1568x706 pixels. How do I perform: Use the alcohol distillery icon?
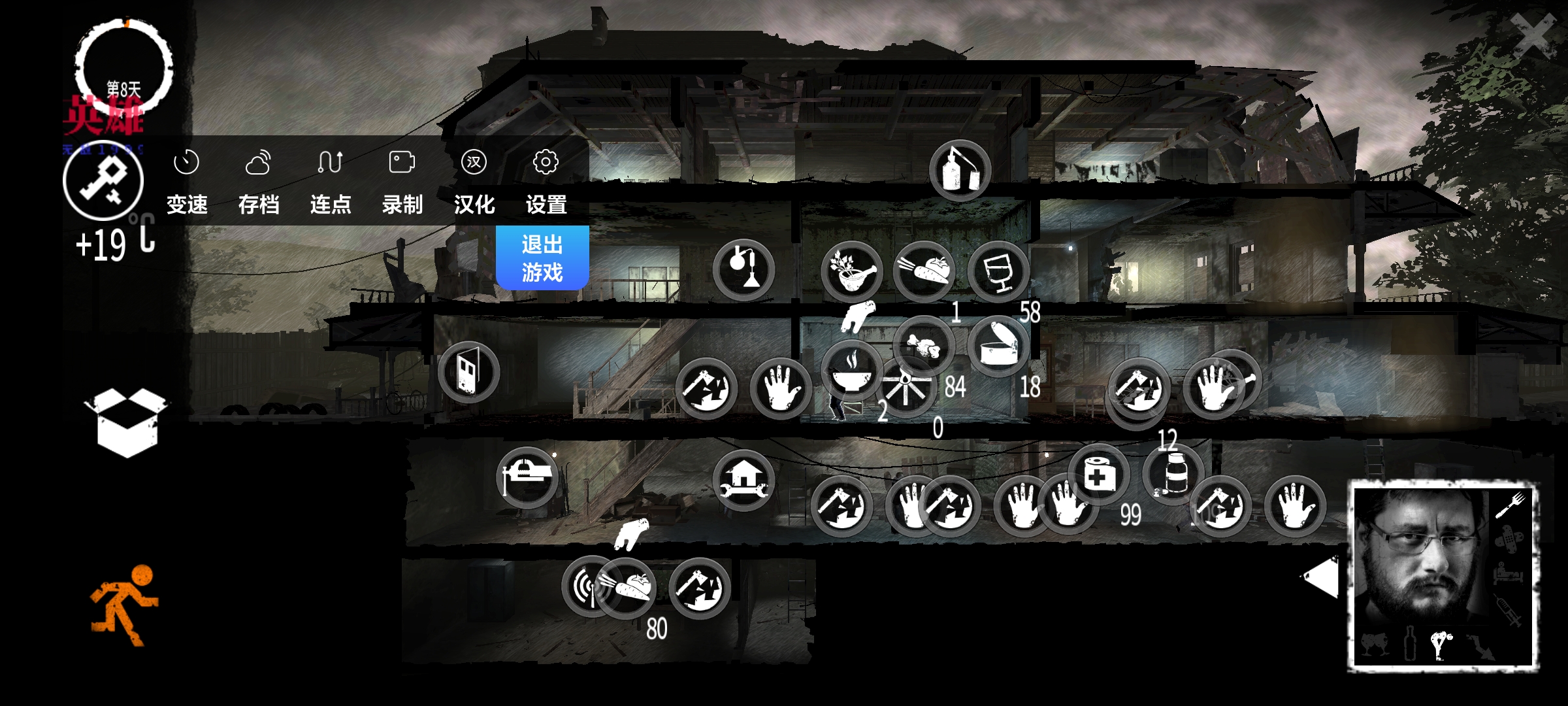tap(960, 171)
